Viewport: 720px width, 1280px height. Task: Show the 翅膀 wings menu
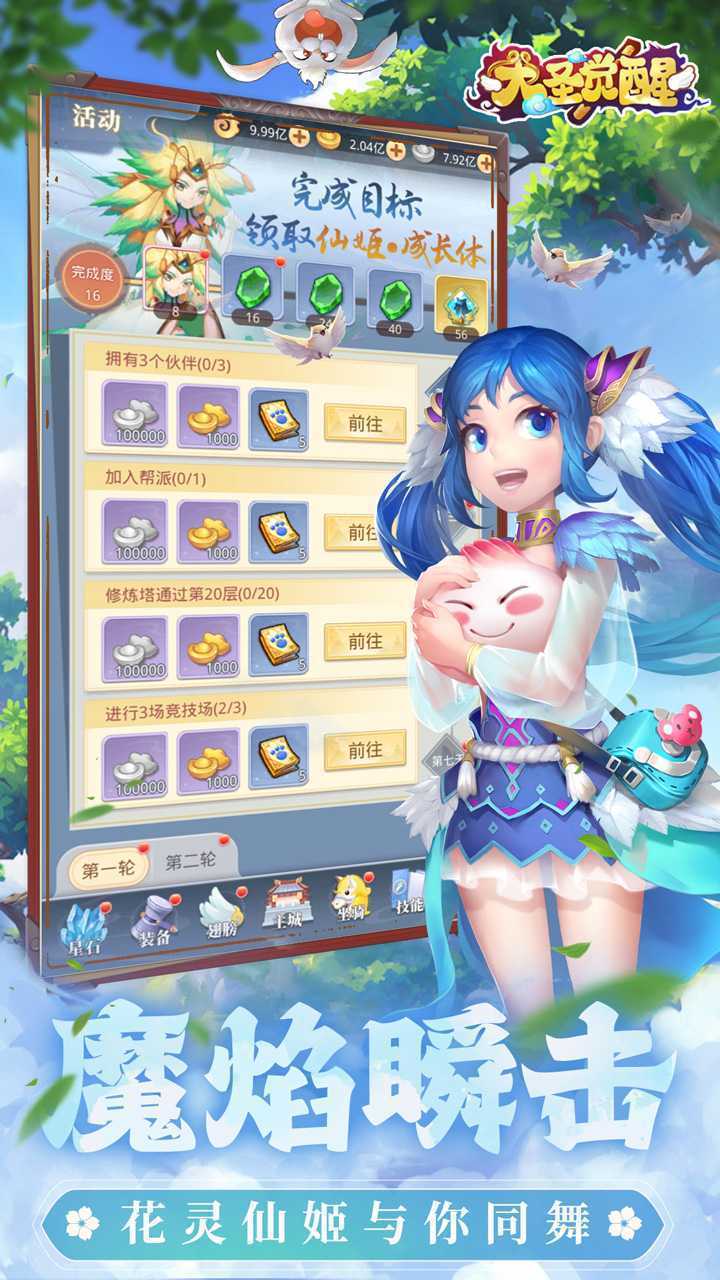coord(220,912)
